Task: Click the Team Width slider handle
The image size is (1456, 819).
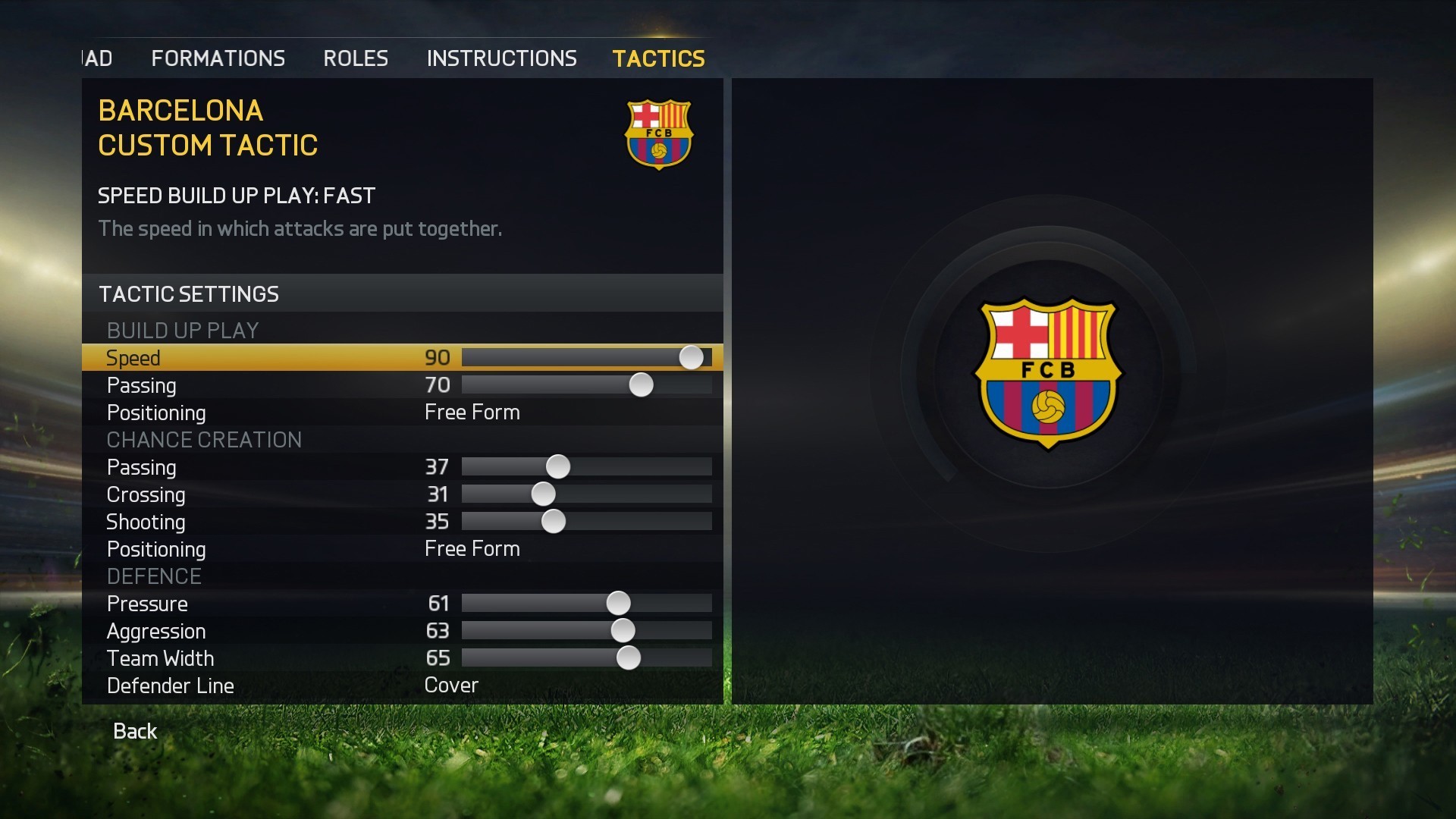Action: pyautogui.click(x=629, y=657)
